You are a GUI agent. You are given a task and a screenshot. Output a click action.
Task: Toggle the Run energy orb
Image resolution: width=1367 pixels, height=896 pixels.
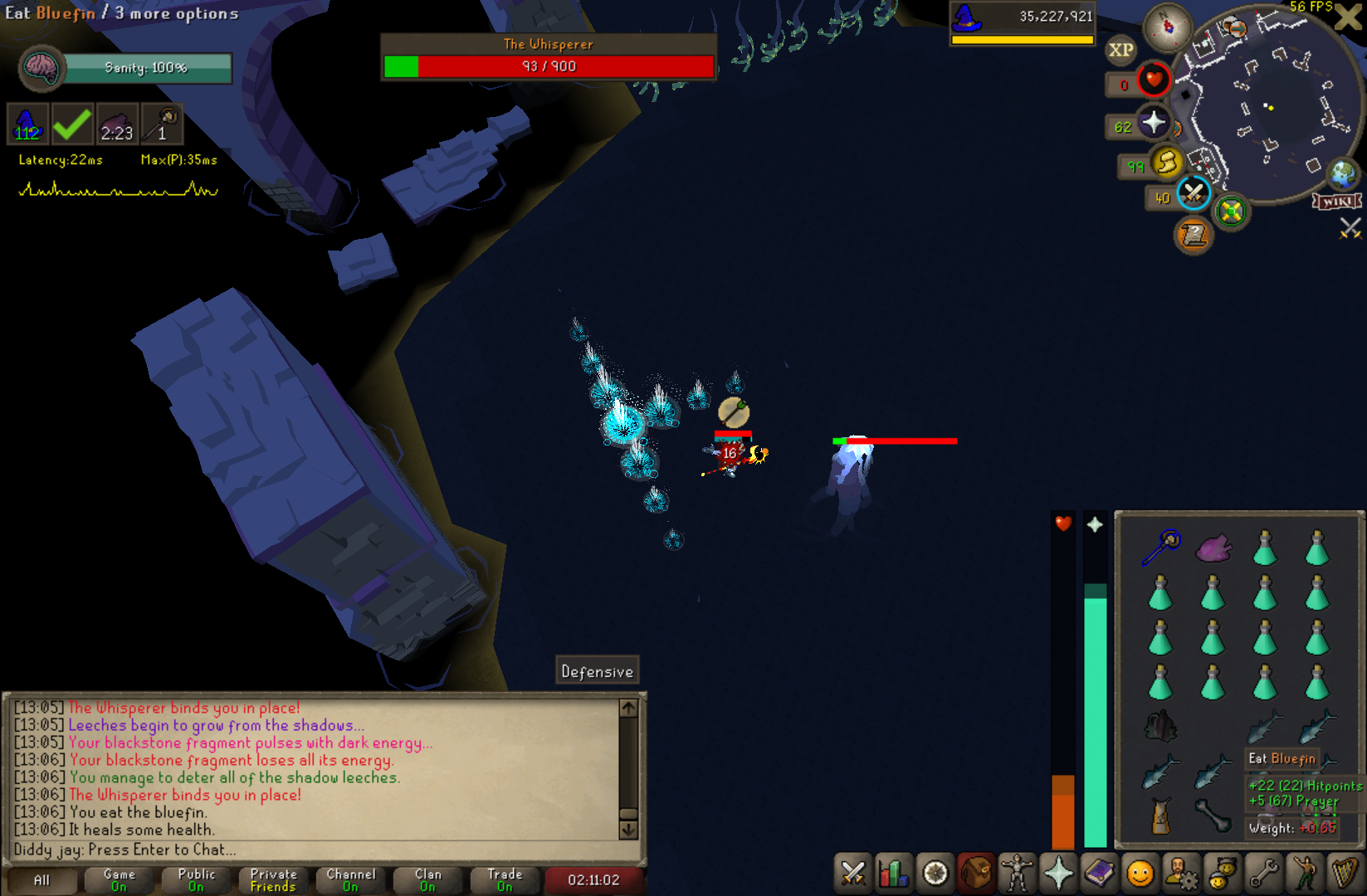click(1167, 163)
